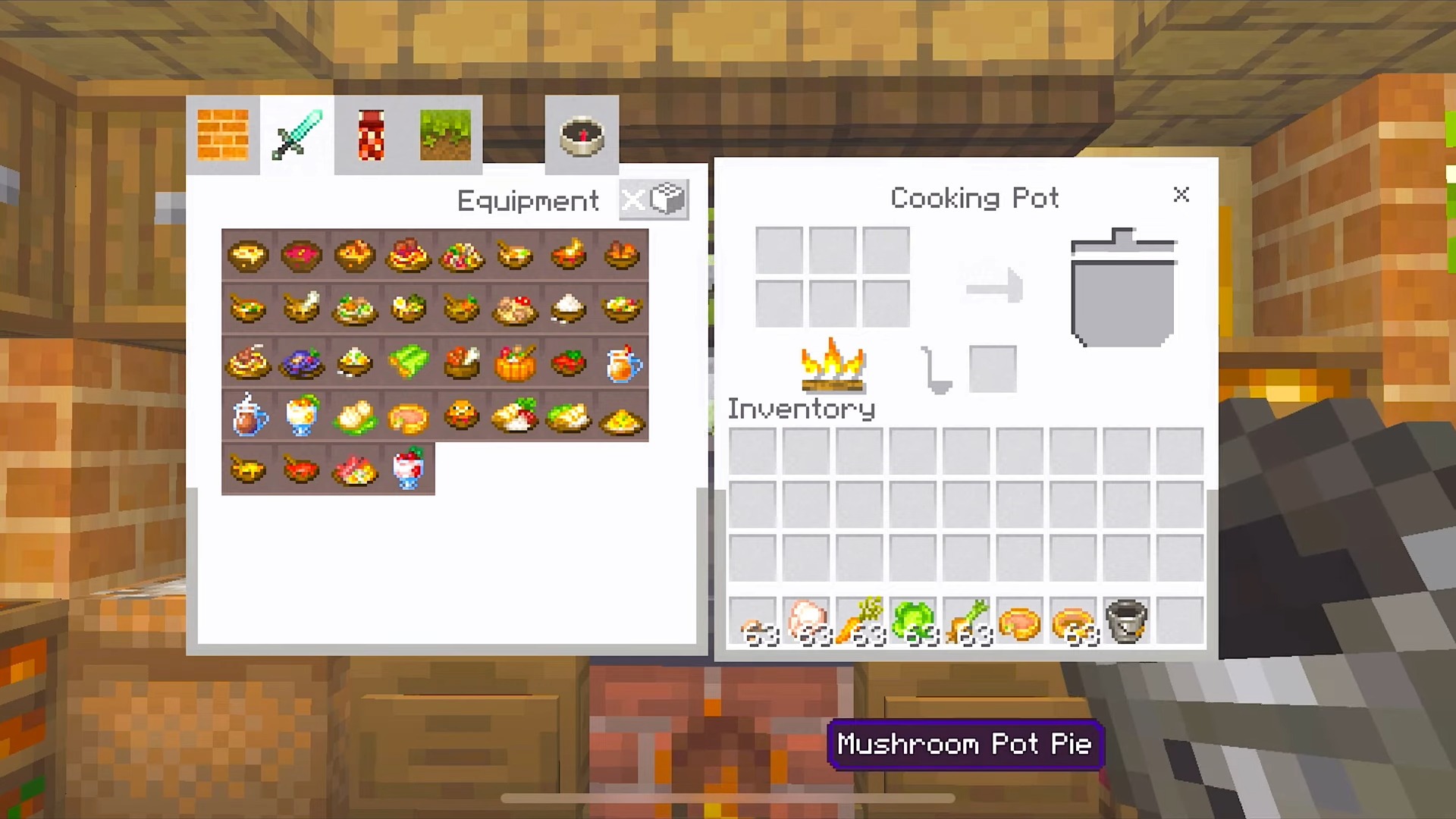
Task: Click the large cooking pot output
Action: coord(1122,288)
